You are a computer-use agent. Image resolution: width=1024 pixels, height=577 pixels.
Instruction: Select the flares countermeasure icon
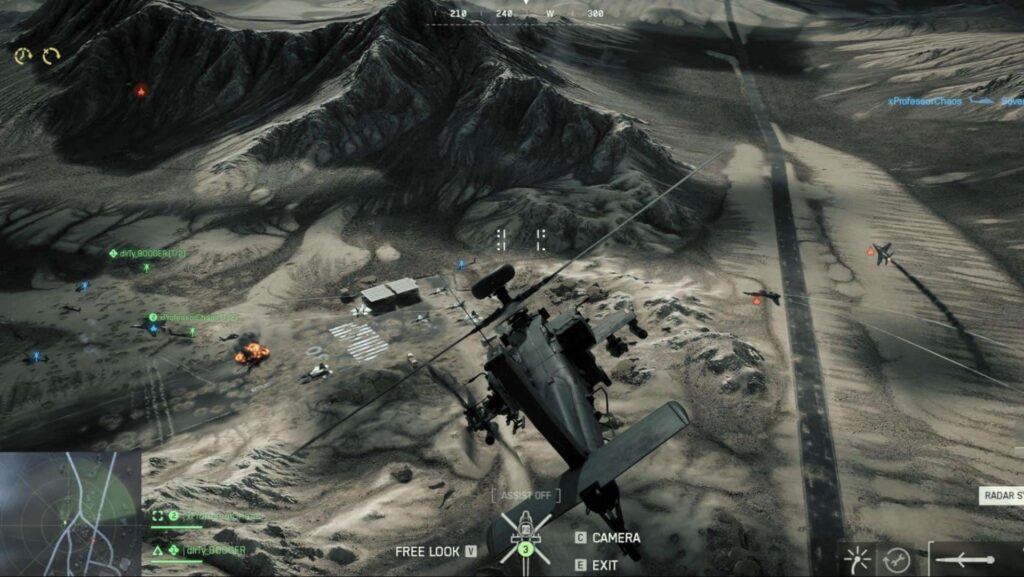point(857,559)
